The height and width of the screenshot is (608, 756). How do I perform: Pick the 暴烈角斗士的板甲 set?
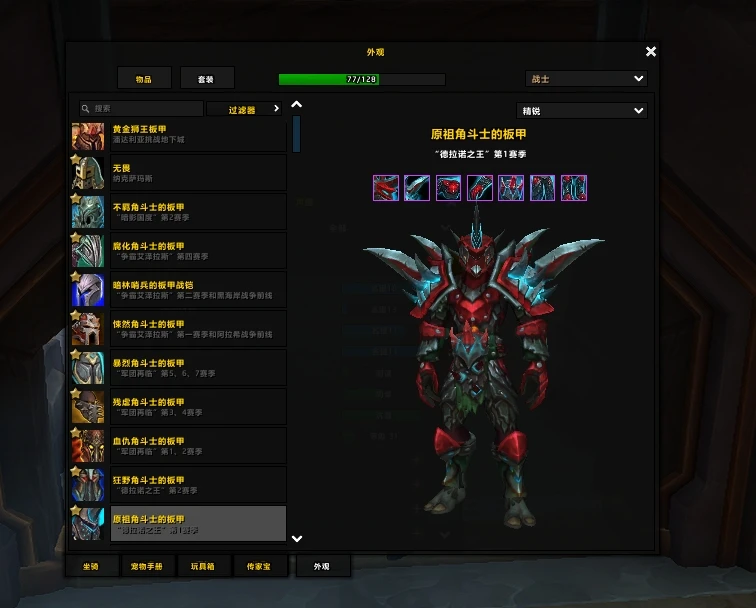(x=178, y=368)
